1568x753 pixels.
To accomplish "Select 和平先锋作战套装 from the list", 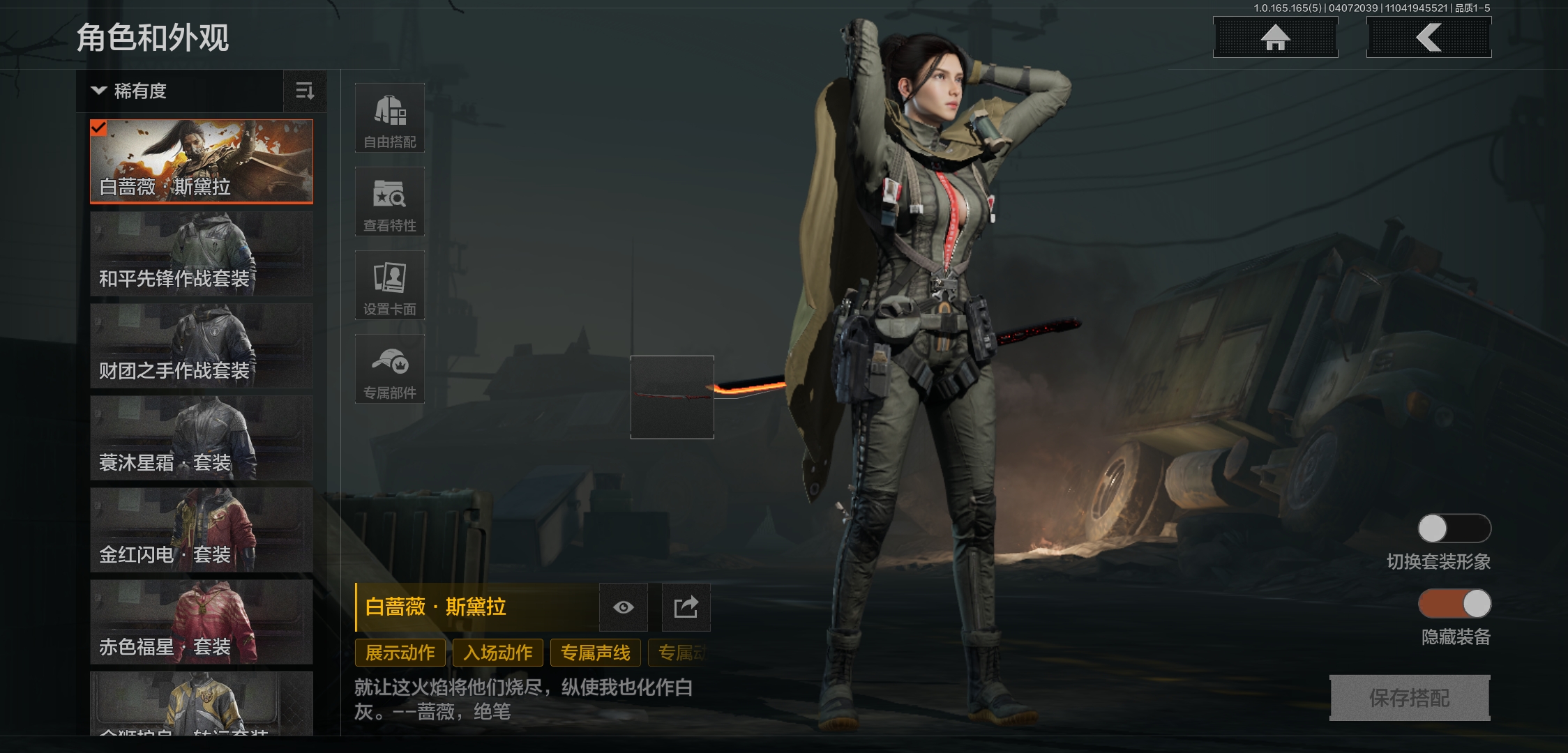I will [202, 253].
